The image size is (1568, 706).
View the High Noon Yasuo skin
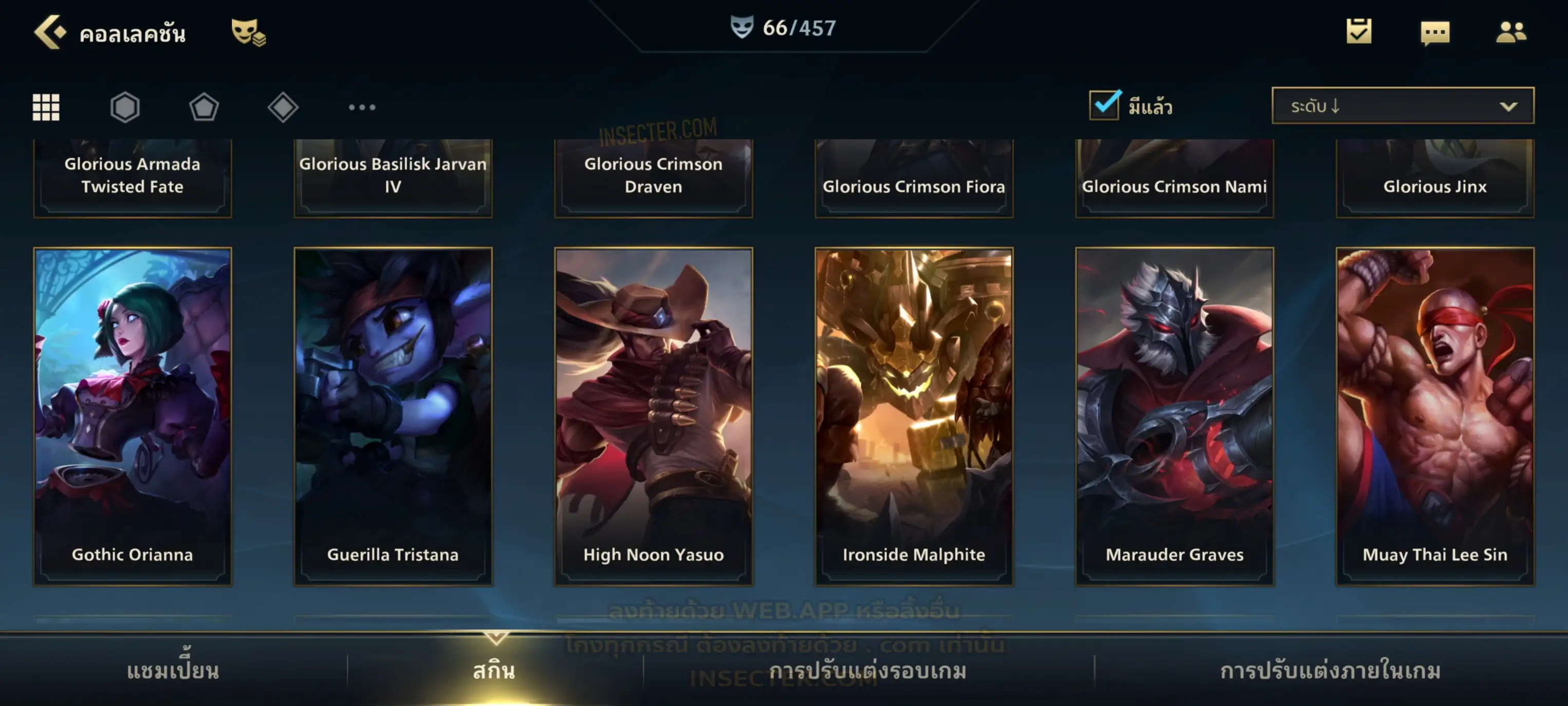pyautogui.click(x=653, y=416)
